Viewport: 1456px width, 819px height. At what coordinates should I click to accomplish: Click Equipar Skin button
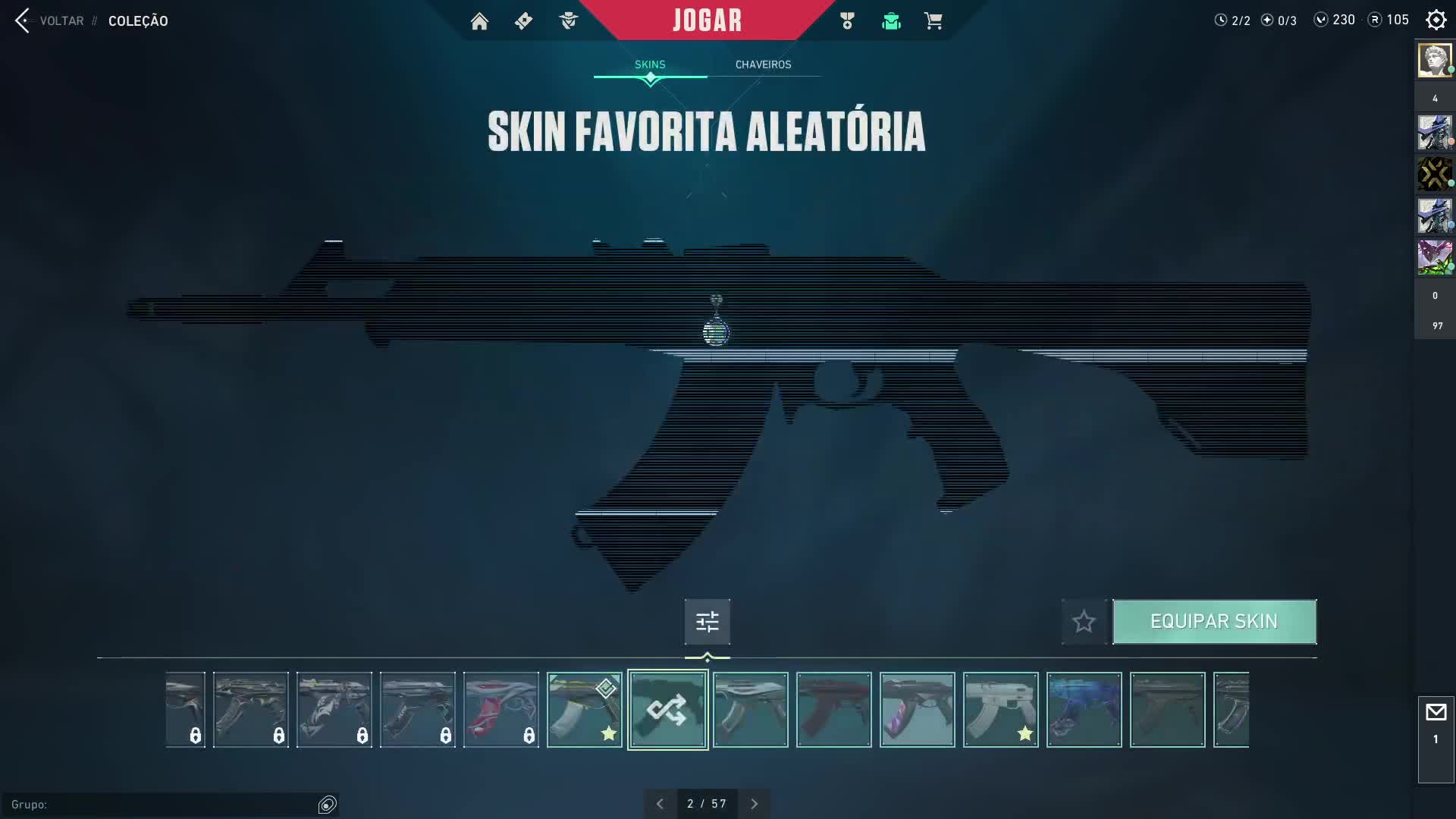click(1213, 622)
